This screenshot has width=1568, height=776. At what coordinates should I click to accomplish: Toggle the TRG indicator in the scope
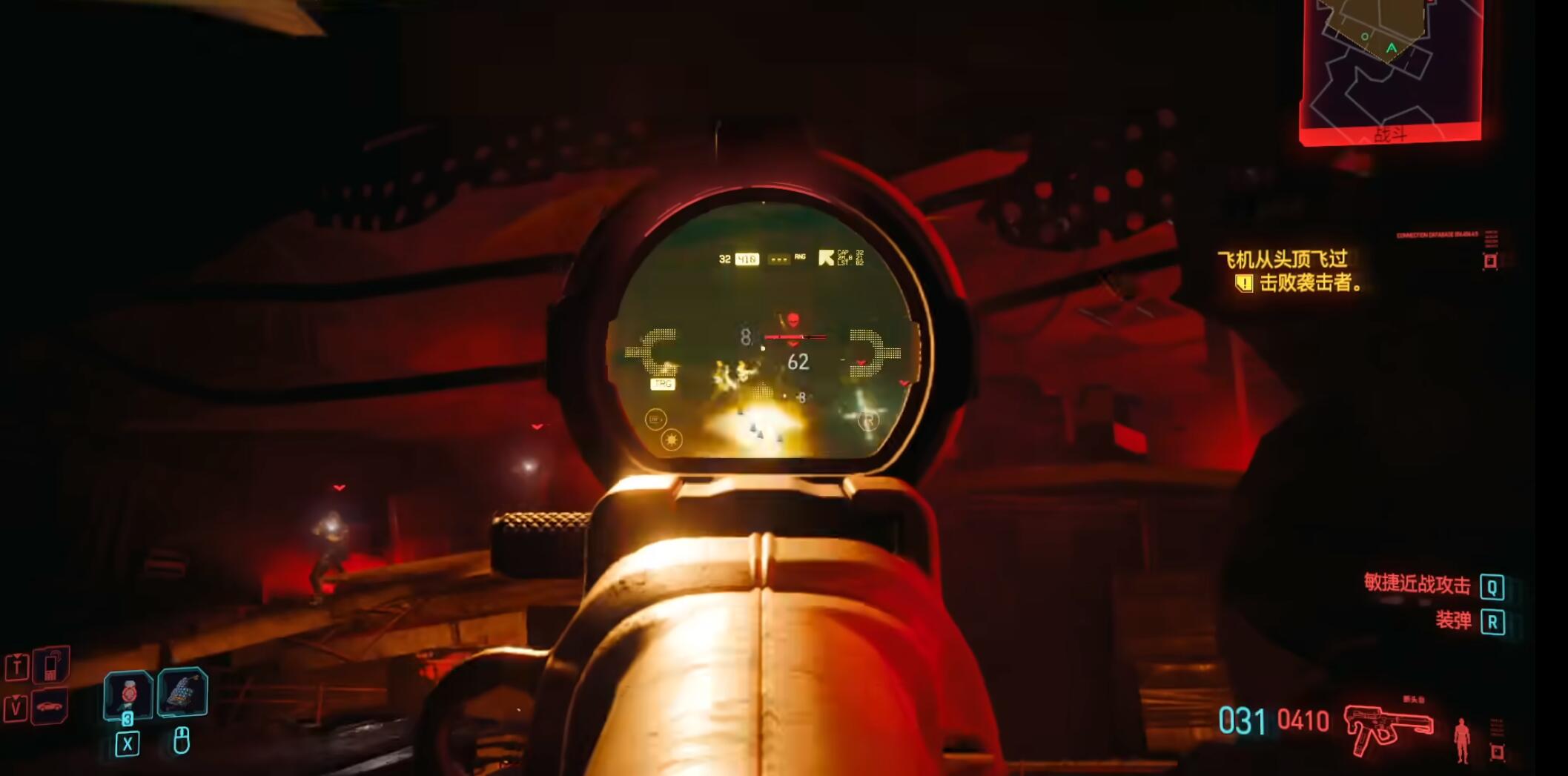point(663,383)
